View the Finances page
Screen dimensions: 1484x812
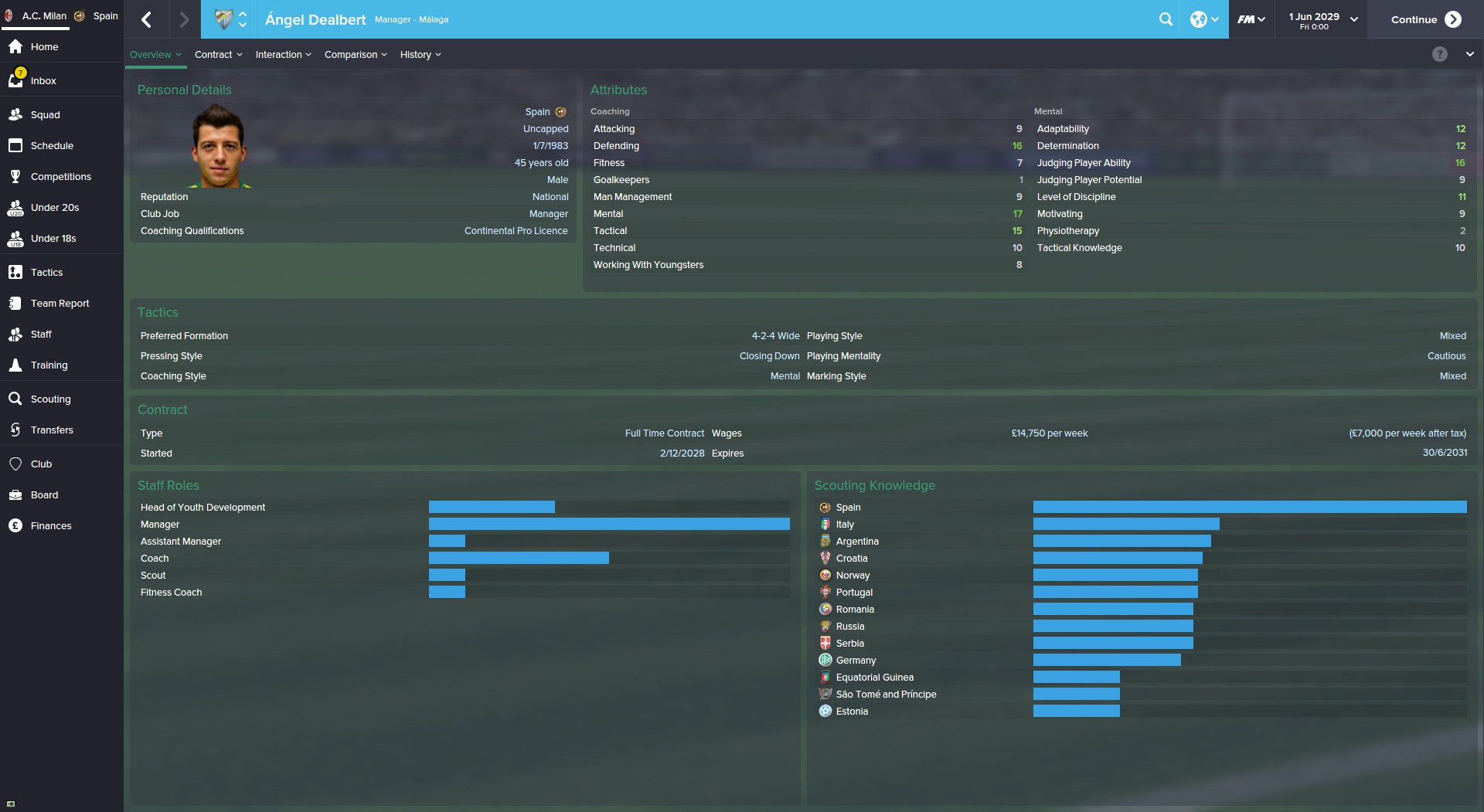coord(51,525)
